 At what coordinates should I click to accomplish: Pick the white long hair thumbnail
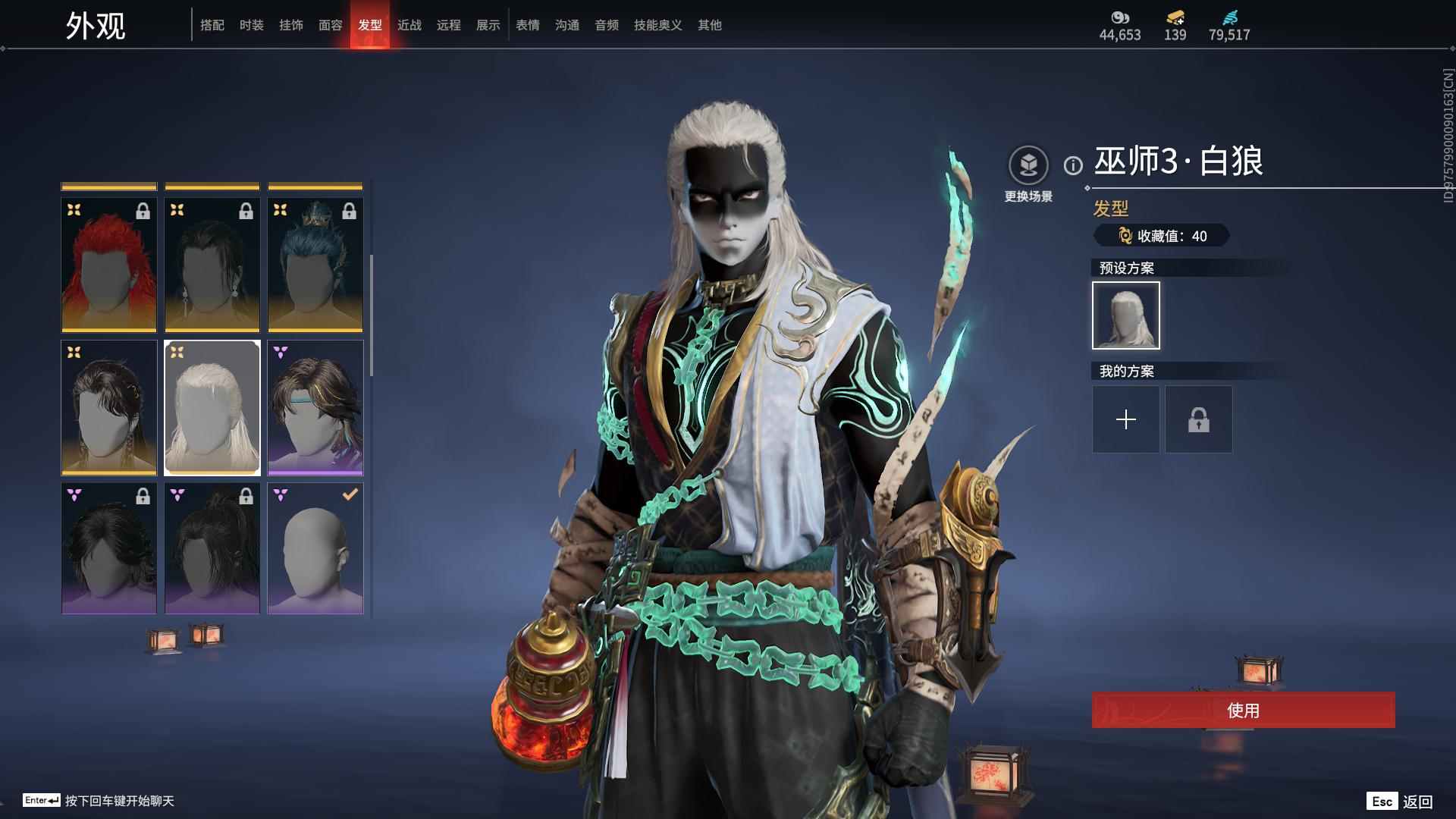[x=212, y=408]
